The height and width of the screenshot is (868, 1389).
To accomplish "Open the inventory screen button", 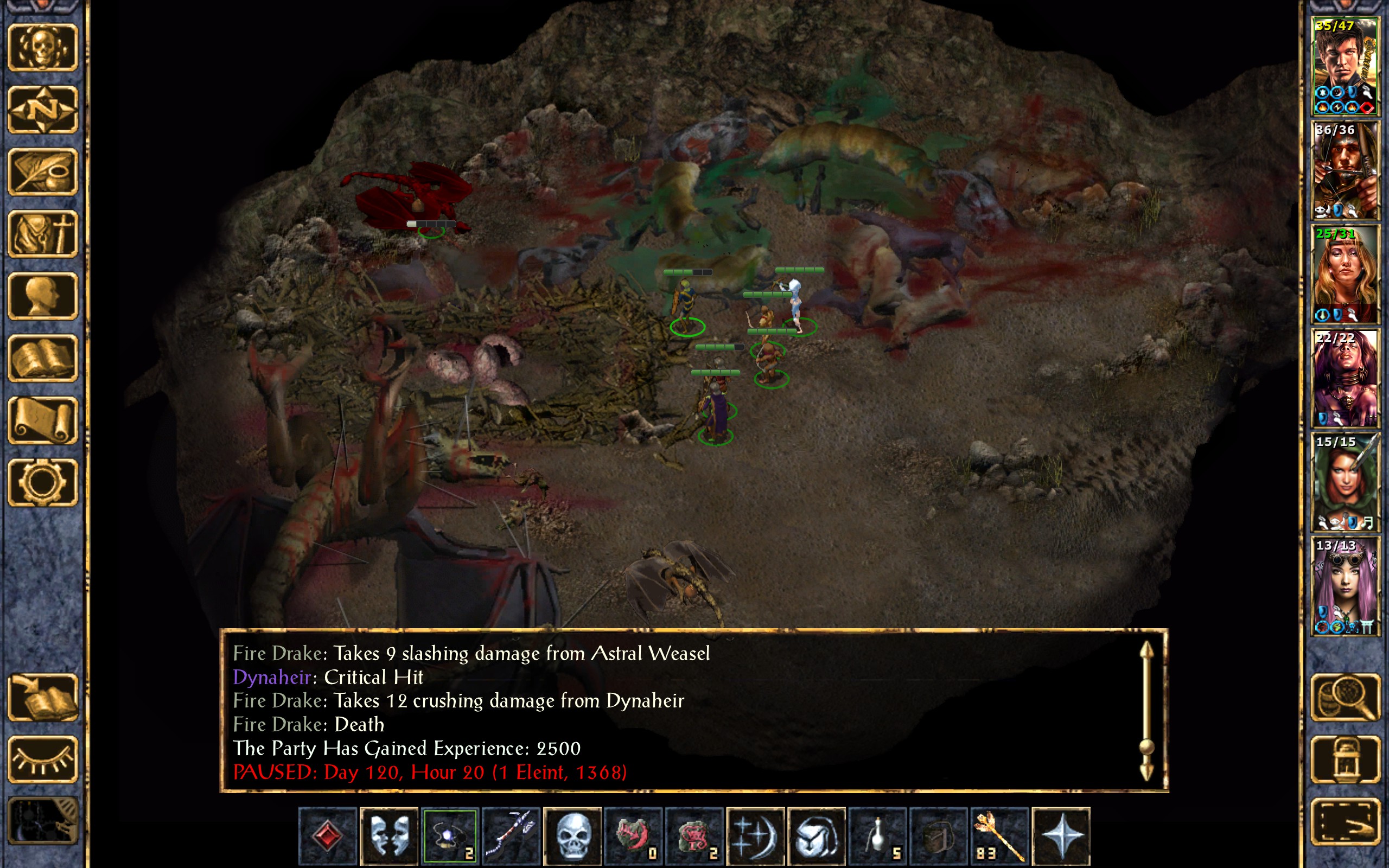I will point(43,234).
